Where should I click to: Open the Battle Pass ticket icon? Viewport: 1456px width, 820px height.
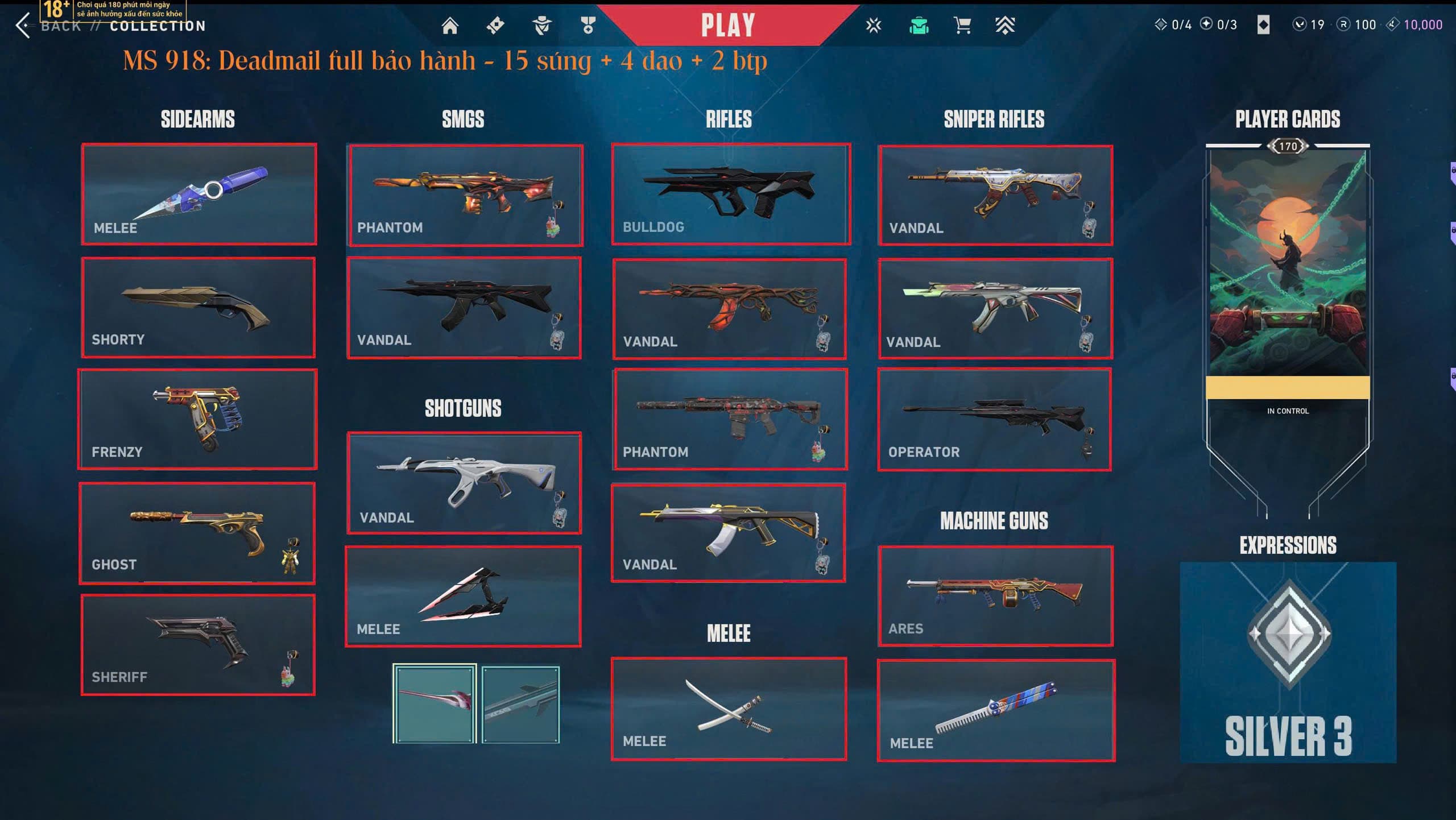pyautogui.click(x=494, y=25)
